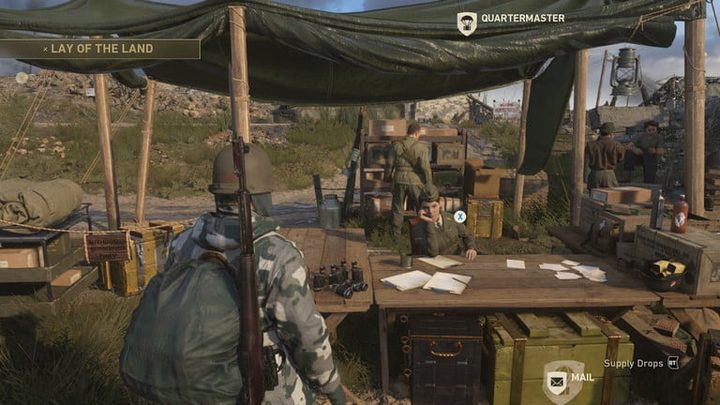Open the Mail envelope icon
The height and width of the screenshot is (405, 720).
[x=556, y=380]
